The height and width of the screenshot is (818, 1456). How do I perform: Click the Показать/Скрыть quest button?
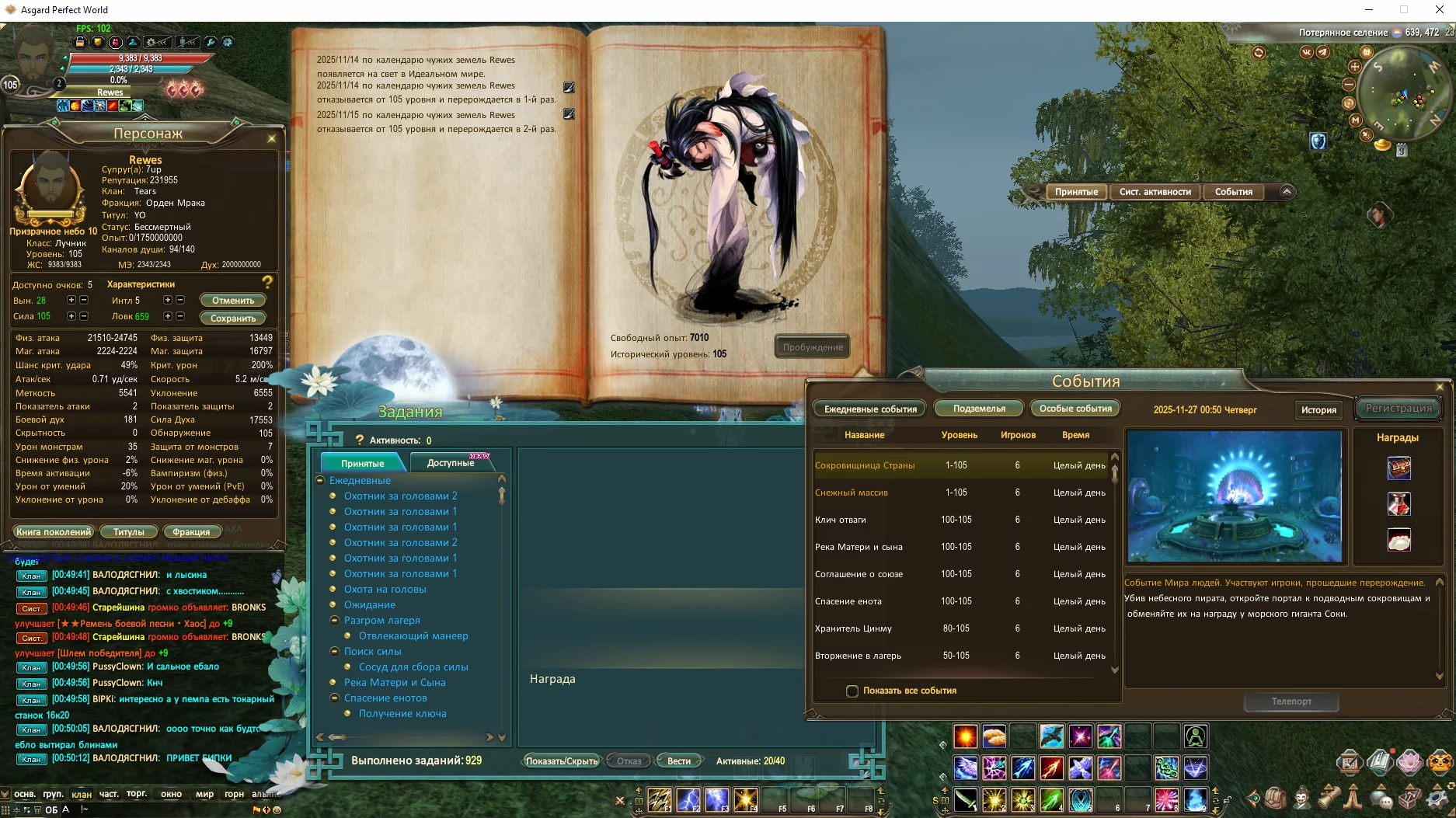pyautogui.click(x=562, y=761)
